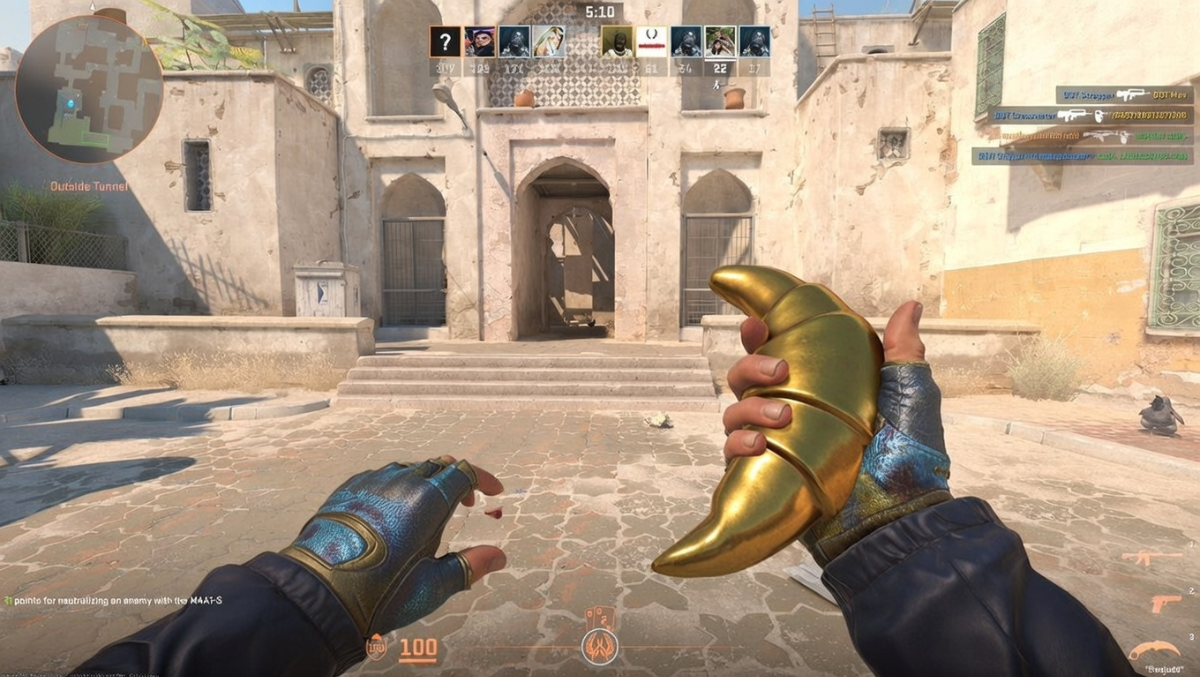1200x677 pixels.
Task: Select the pistol in weapon slot 2
Action: point(1164,604)
